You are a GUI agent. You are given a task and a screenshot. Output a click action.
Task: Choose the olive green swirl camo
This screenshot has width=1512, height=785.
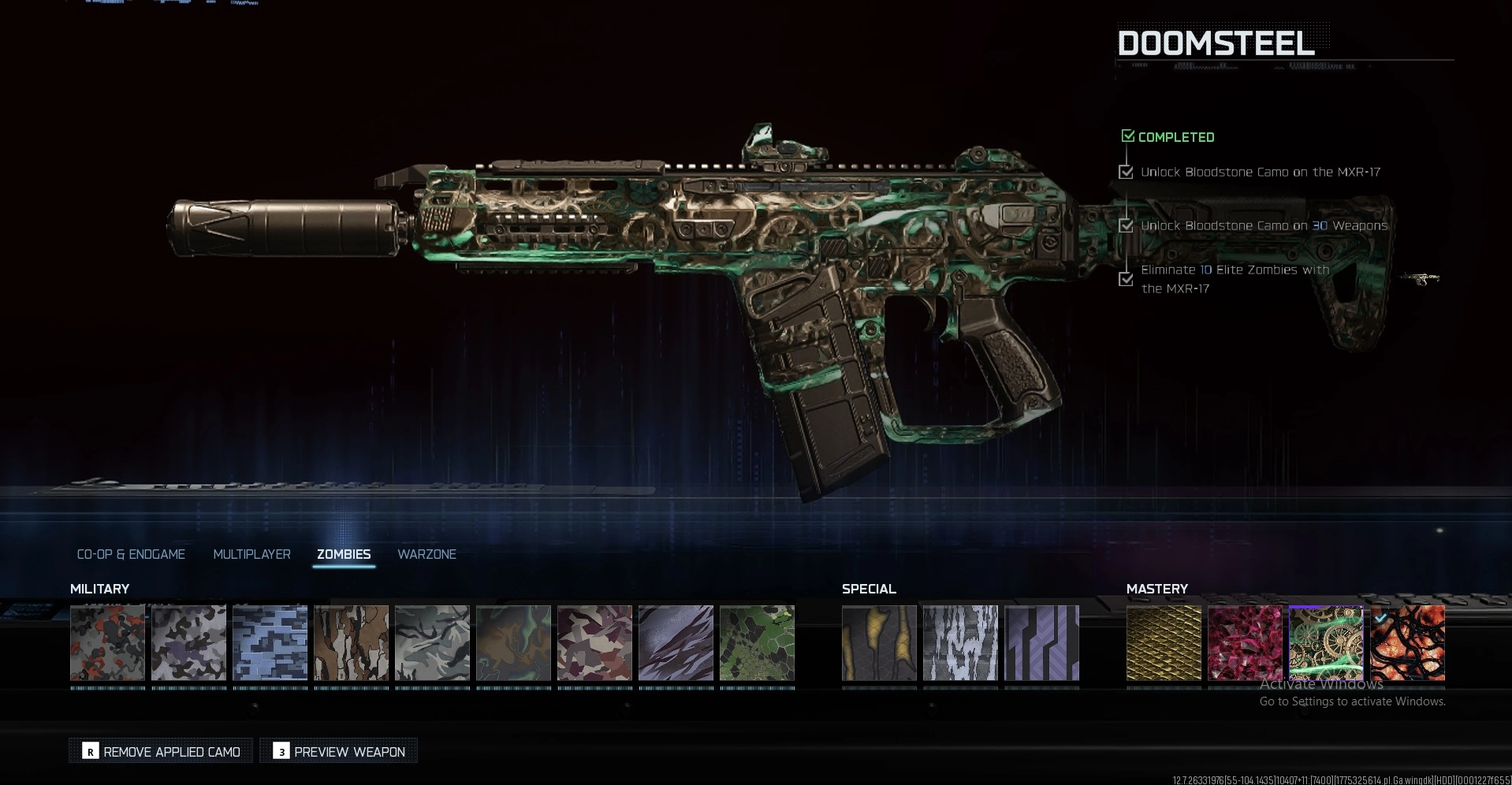pyautogui.click(x=513, y=642)
